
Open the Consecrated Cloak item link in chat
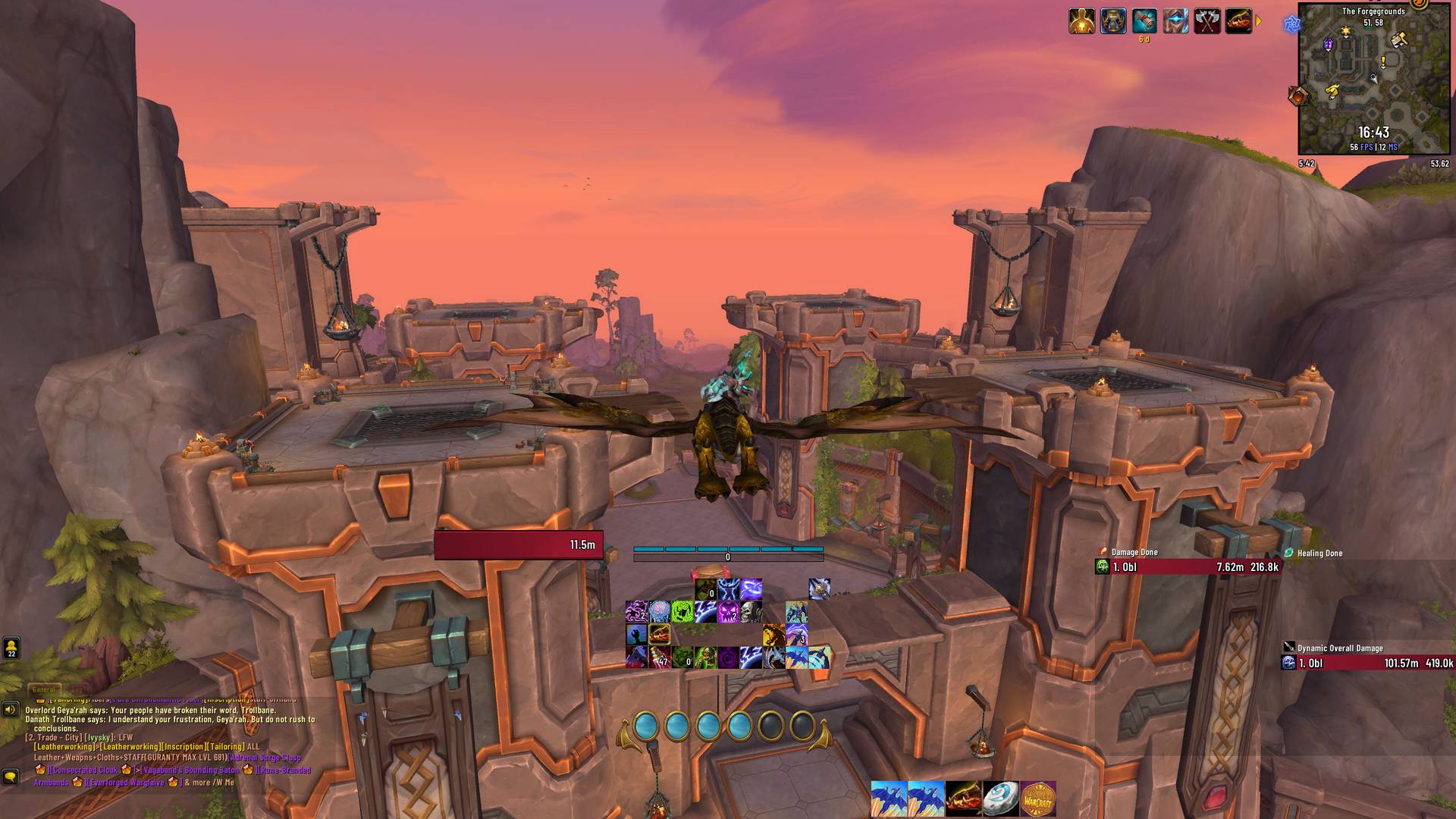click(85, 770)
